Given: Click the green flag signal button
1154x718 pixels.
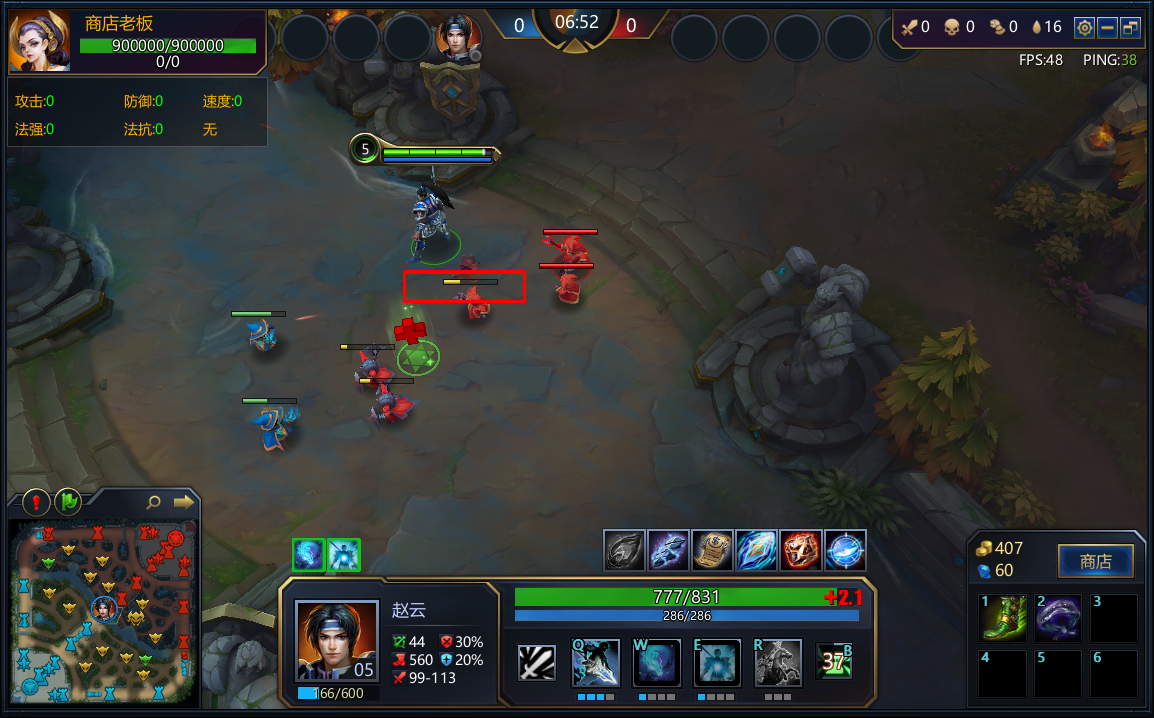Looking at the screenshot, I should (x=68, y=502).
